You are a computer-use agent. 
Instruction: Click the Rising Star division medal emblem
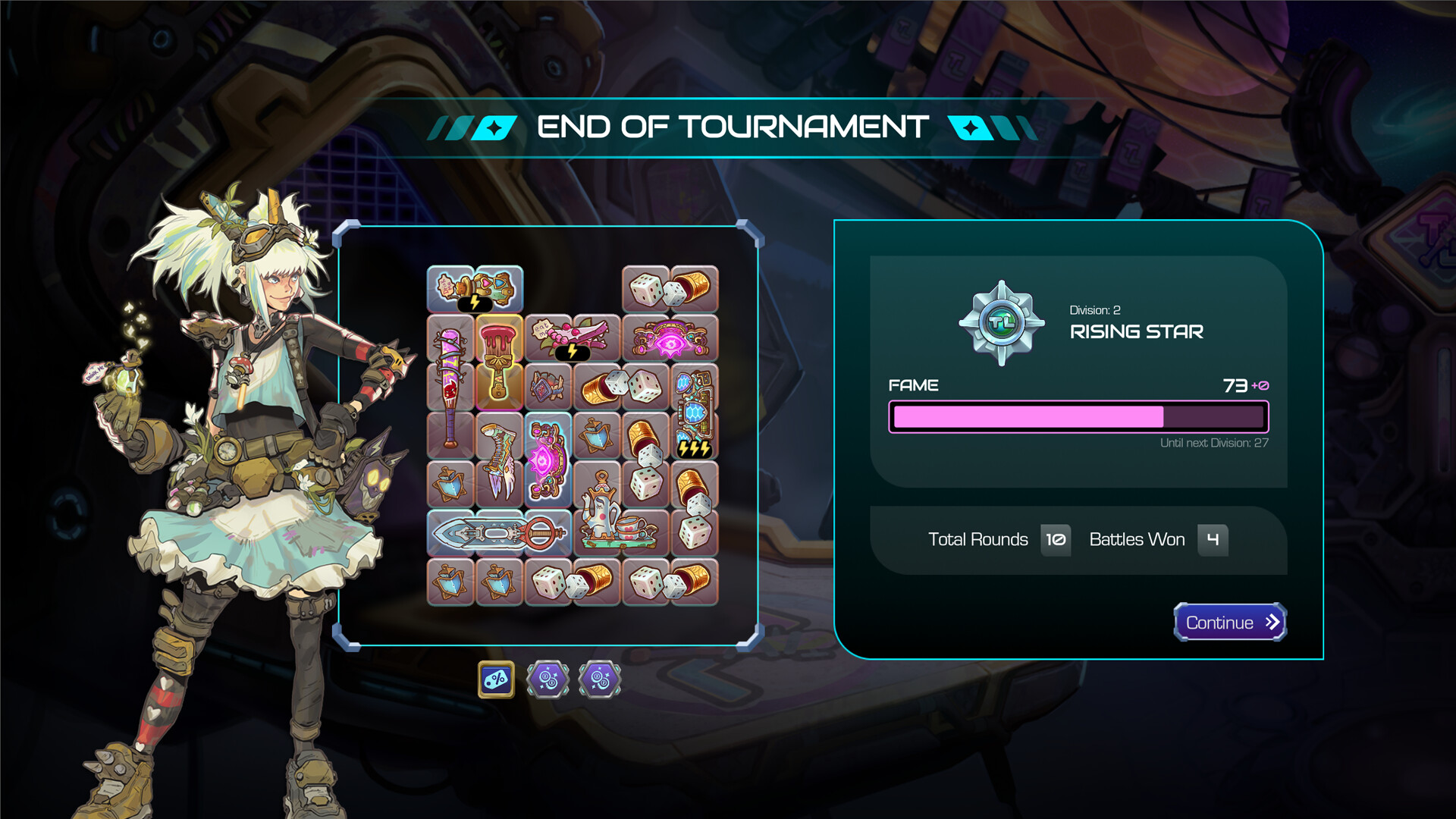click(x=1001, y=322)
